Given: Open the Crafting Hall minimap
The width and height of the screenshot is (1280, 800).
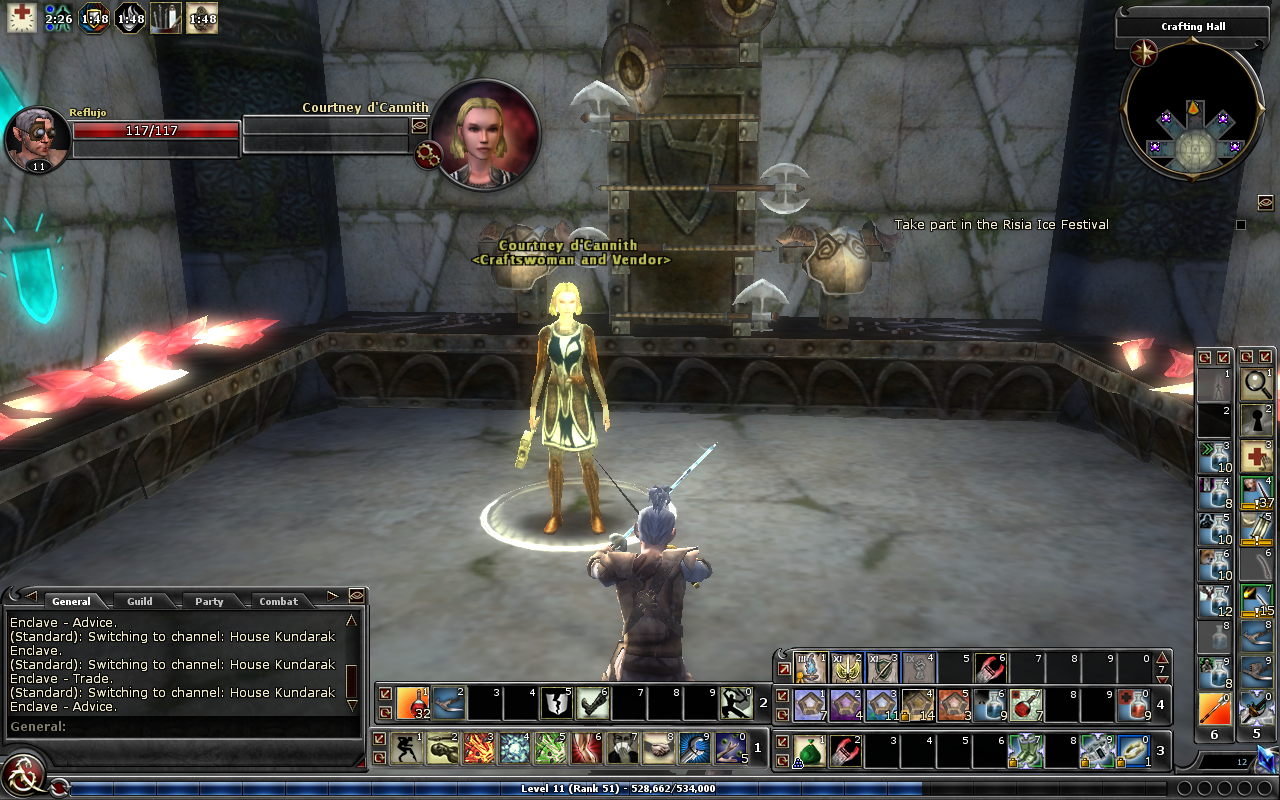Looking at the screenshot, I should tap(1192, 110).
